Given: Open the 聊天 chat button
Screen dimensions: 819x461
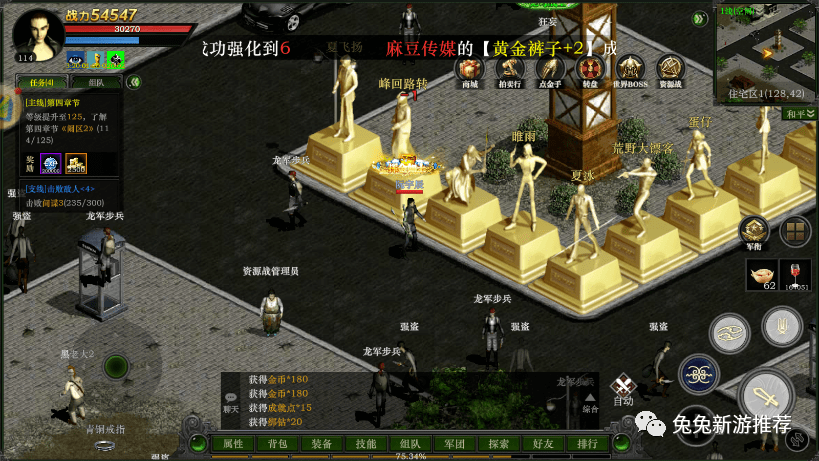Looking at the screenshot, I should 231,401.
